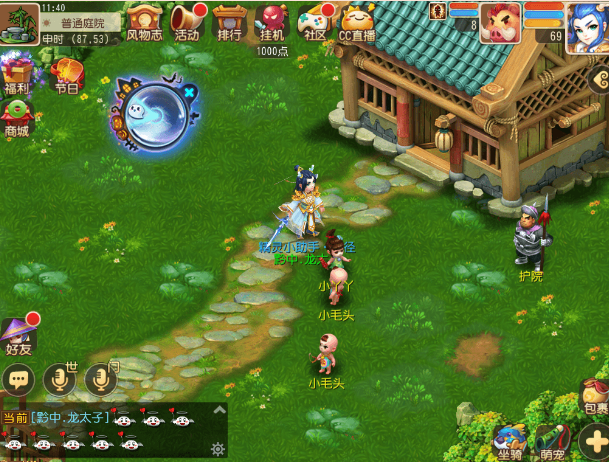609x462 pixels.
Task: Open the chat speech bubble button
Action: click(19, 379)
